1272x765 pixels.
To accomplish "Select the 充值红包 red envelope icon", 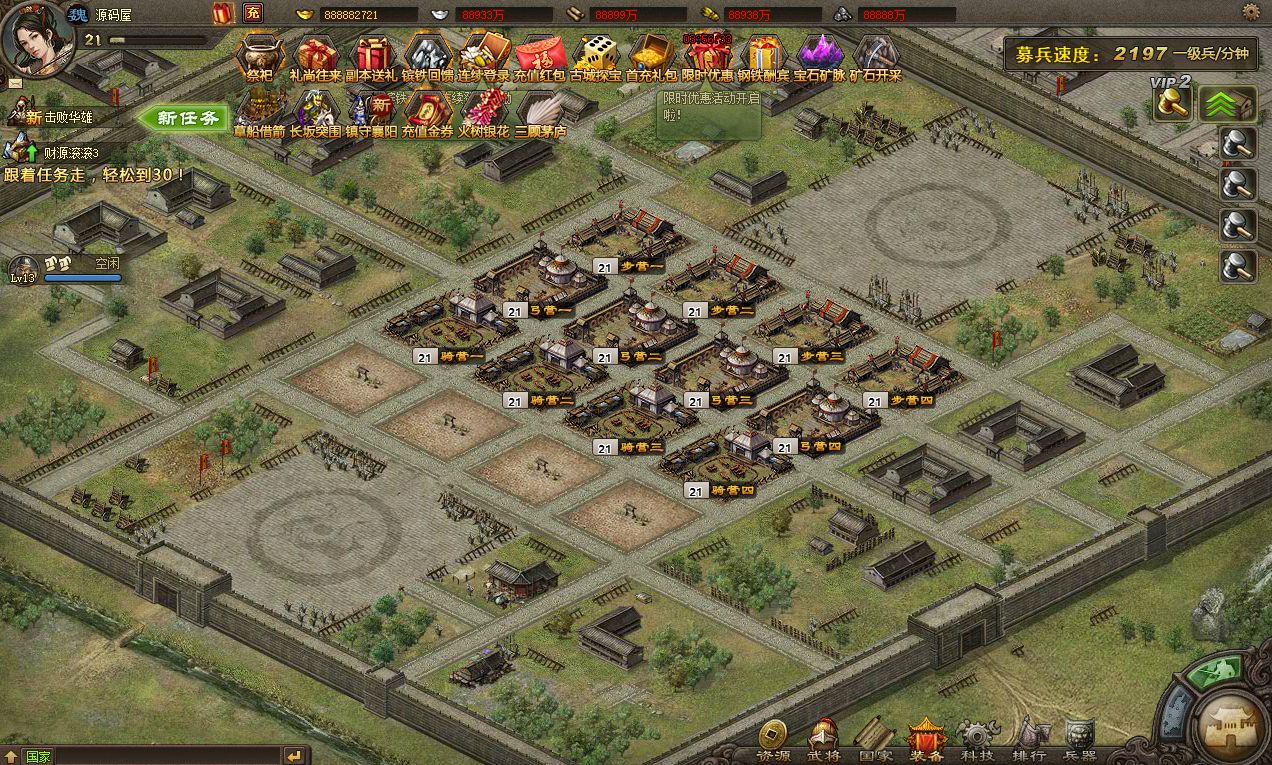I will click(541, 55).
